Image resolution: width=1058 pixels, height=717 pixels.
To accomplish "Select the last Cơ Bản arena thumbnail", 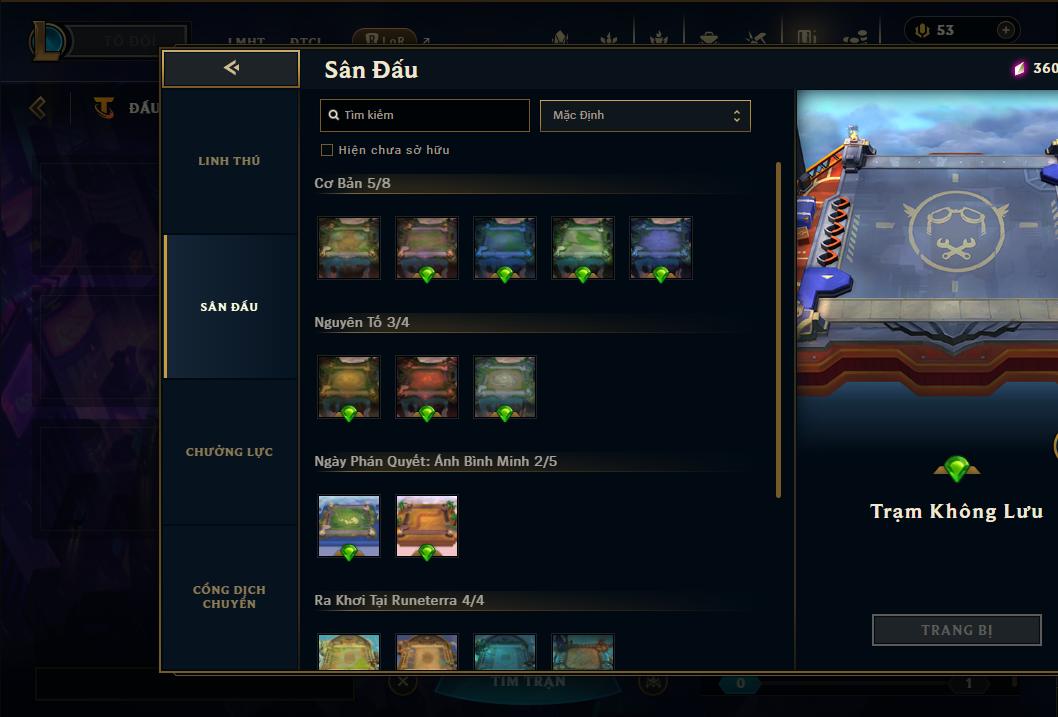I will pos(661,248).
